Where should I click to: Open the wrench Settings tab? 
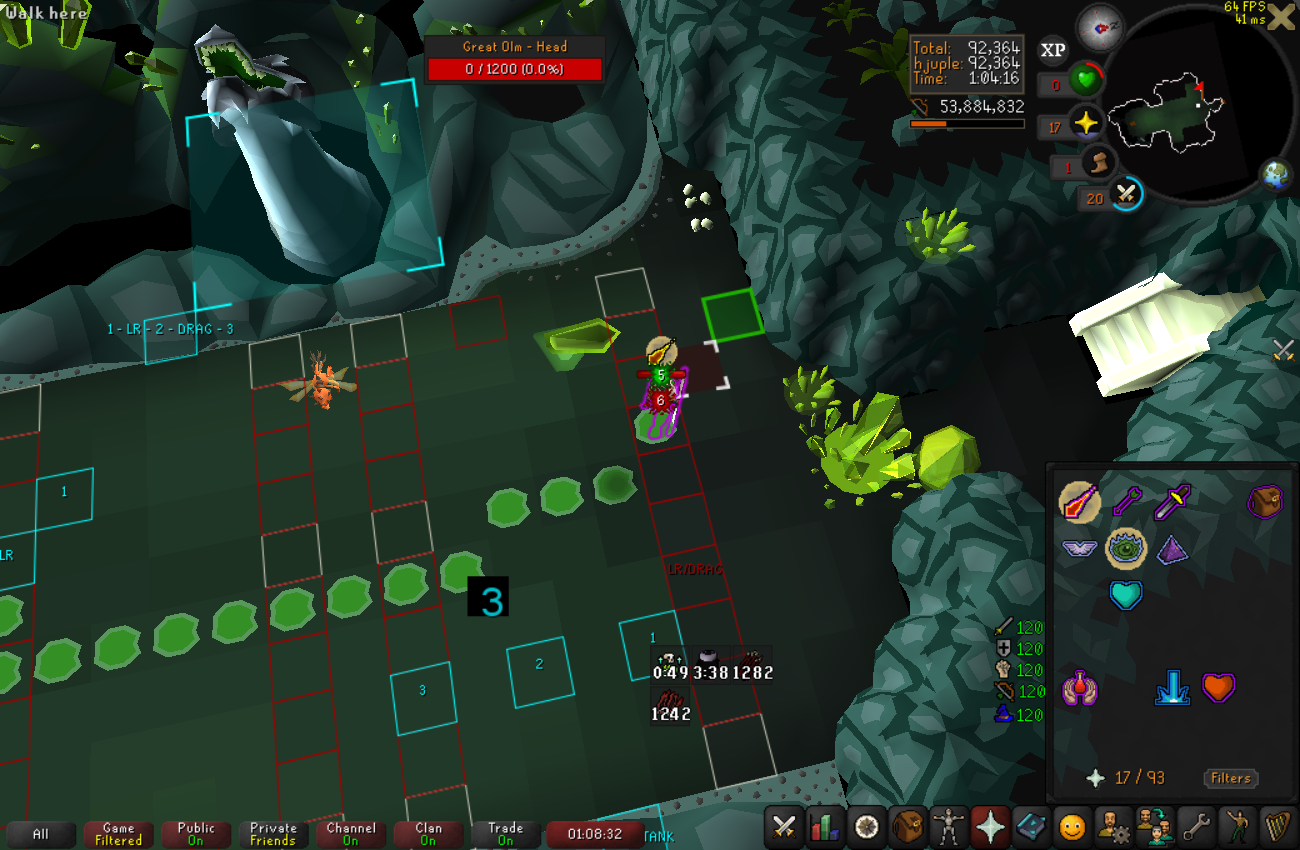1195,827
